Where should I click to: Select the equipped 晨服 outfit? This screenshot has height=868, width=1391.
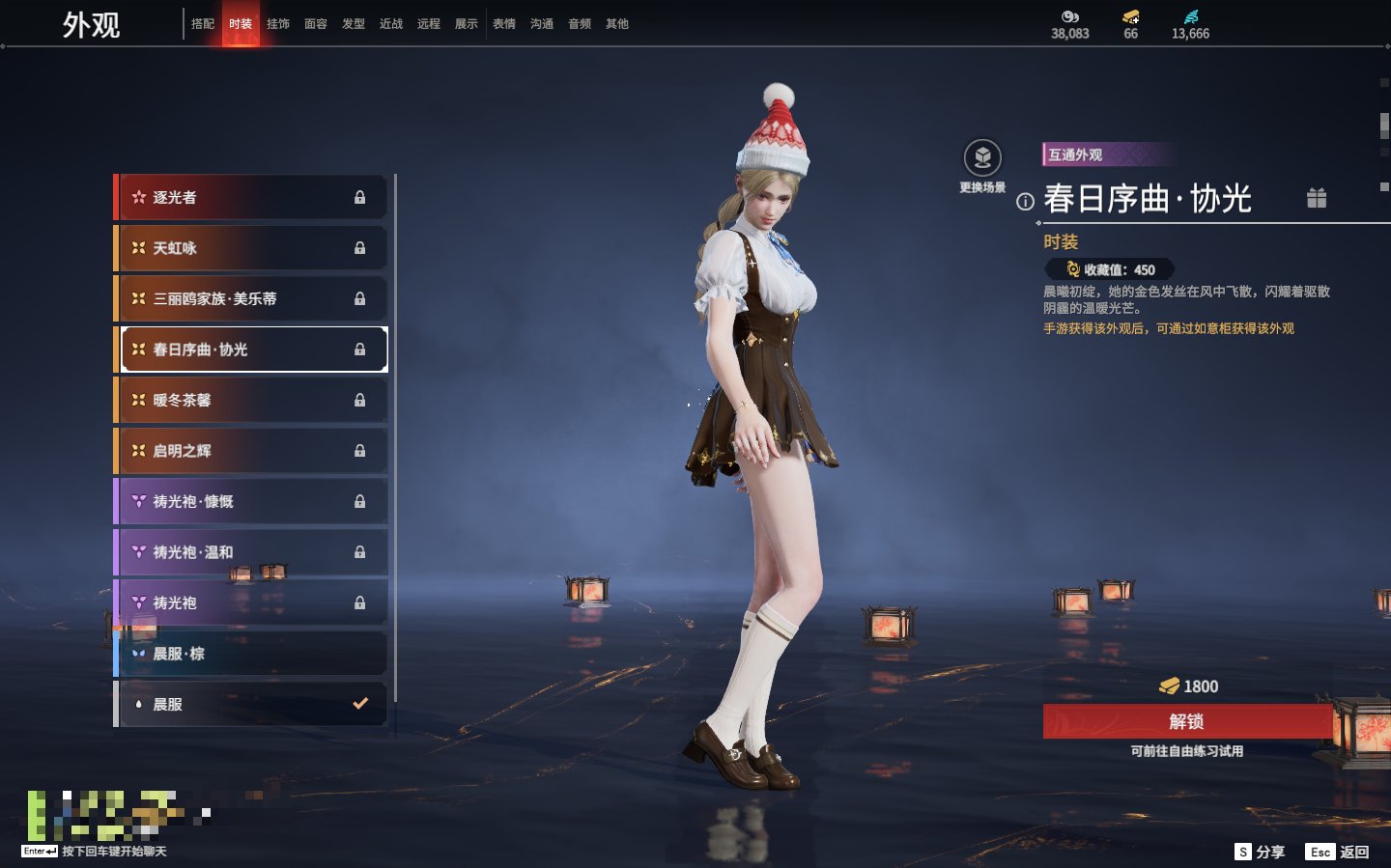(251, 705)
